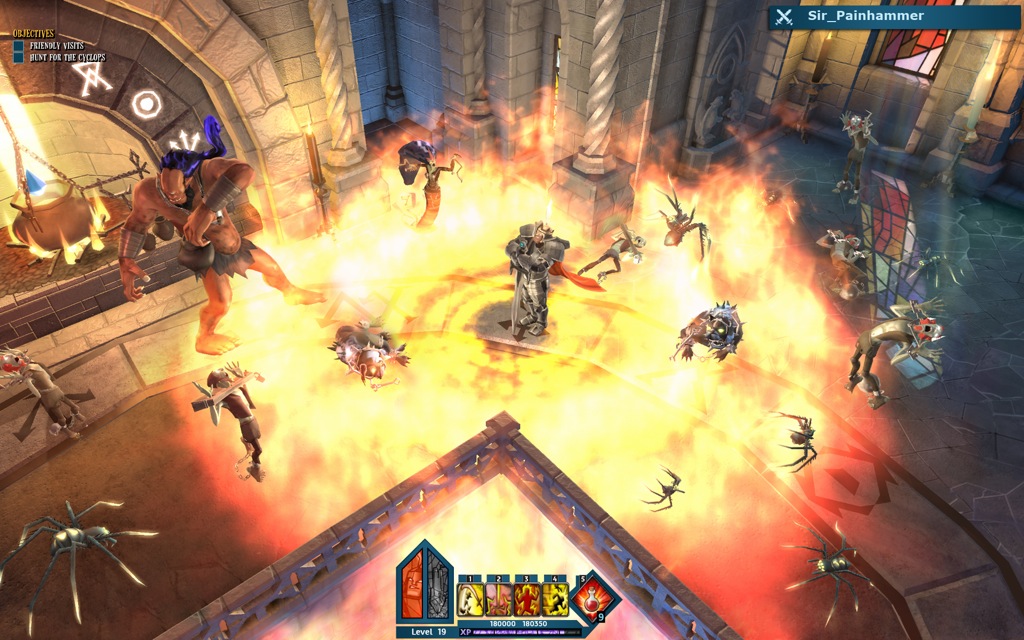Image resolution: width=1024 pixels, height=640 pixels.
Task: Select the Friendly Visits objective
Action: coord(54,45)
